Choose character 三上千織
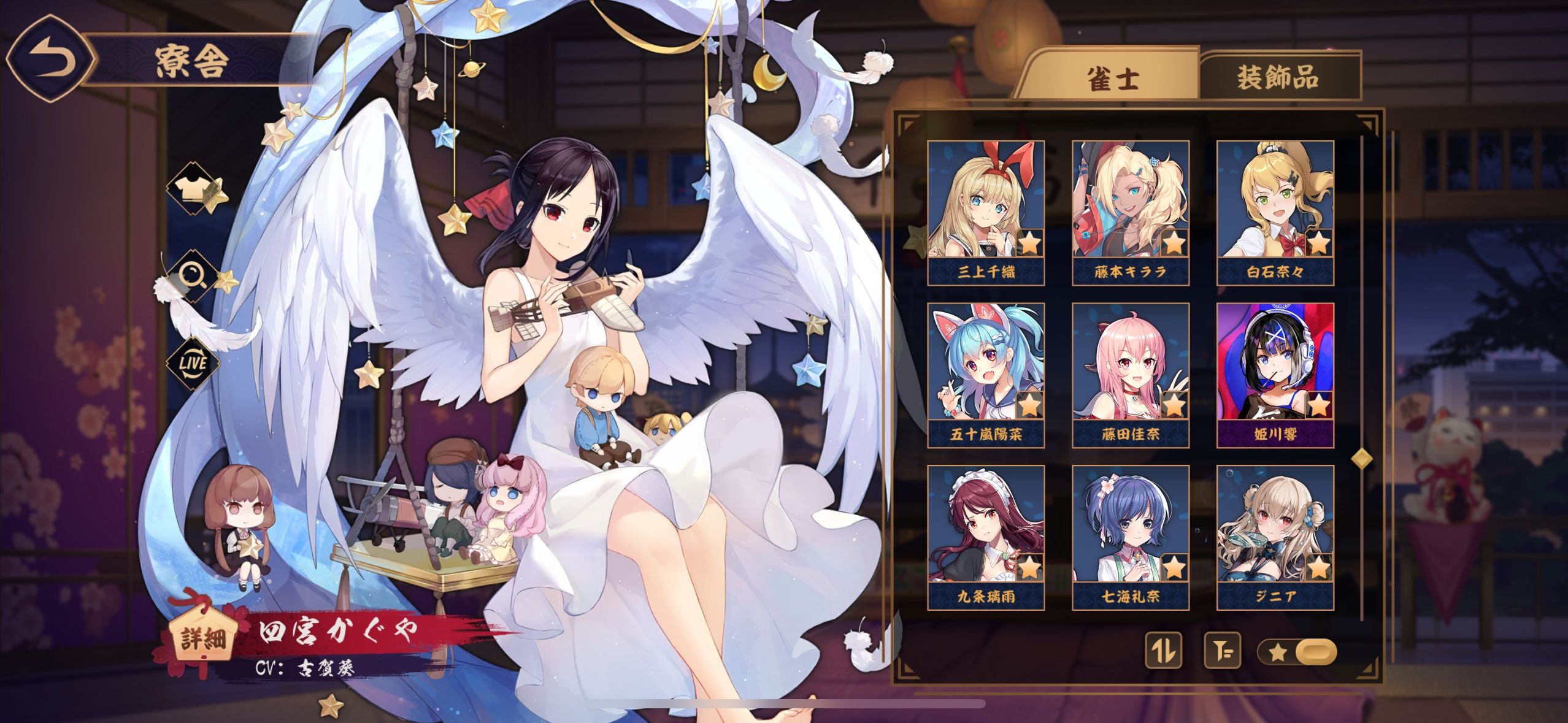The image size is (1568, 723). click(x=986, y=212)
